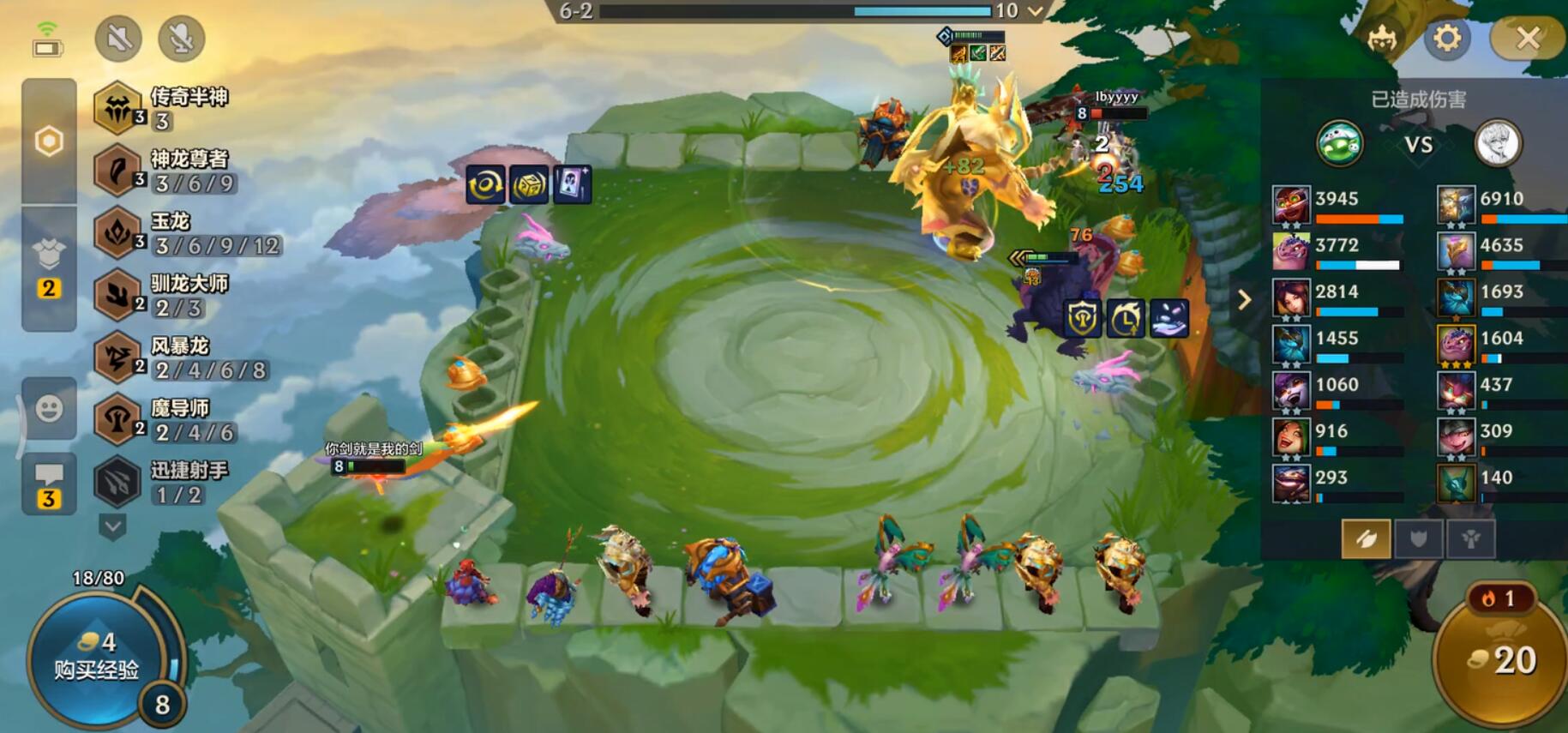Collapse the 已造成伤害 damage panel arrow

1244,300
